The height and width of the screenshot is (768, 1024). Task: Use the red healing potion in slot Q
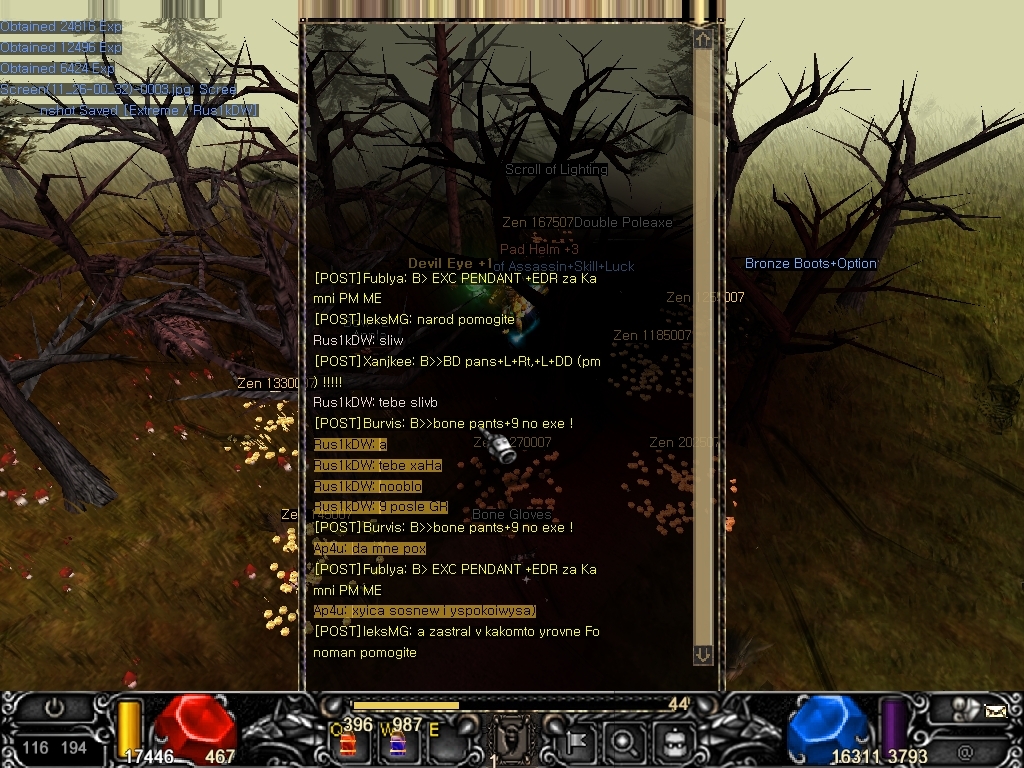pyautogui.click(x=348, y=743)
